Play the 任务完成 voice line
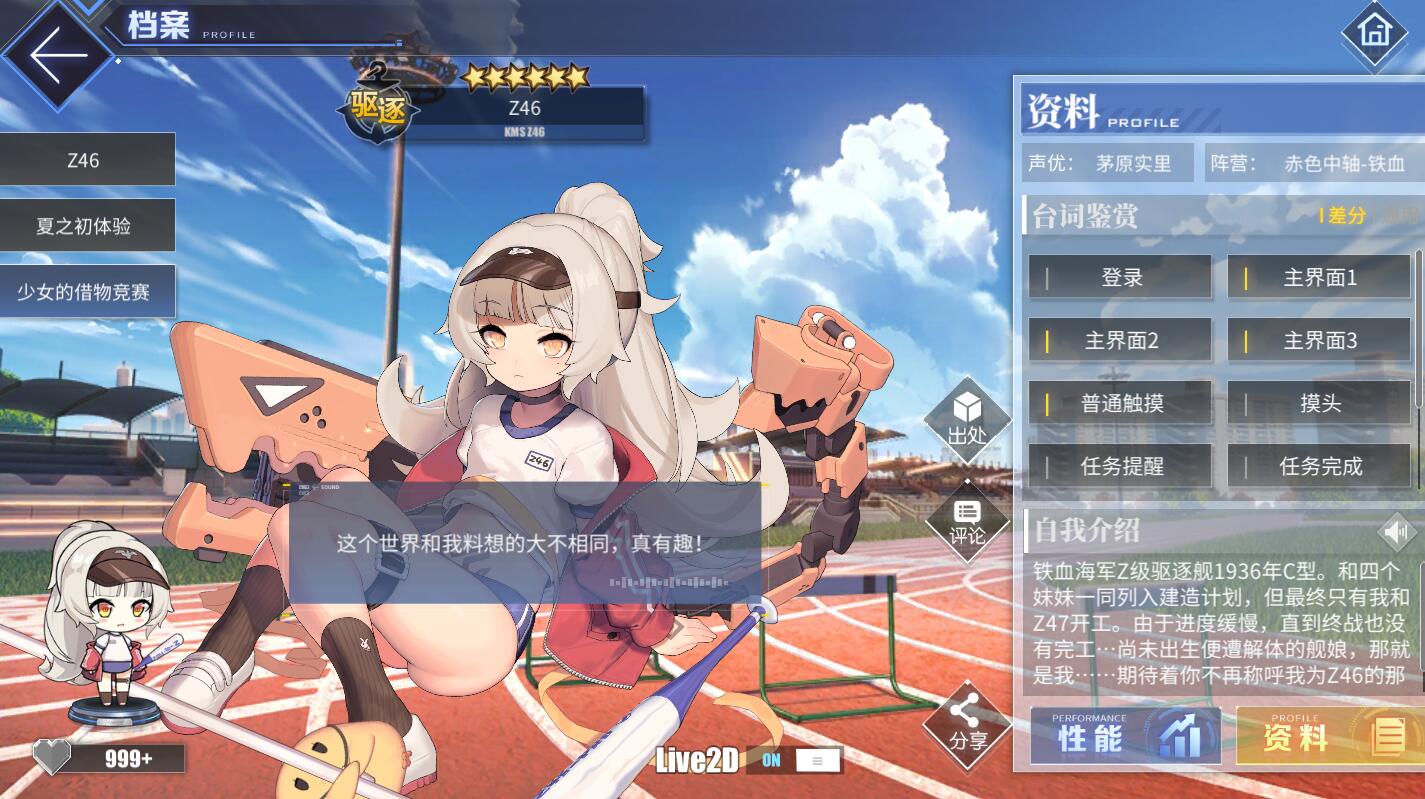This screenshot has width=1425, height=799. point(1319,466)
